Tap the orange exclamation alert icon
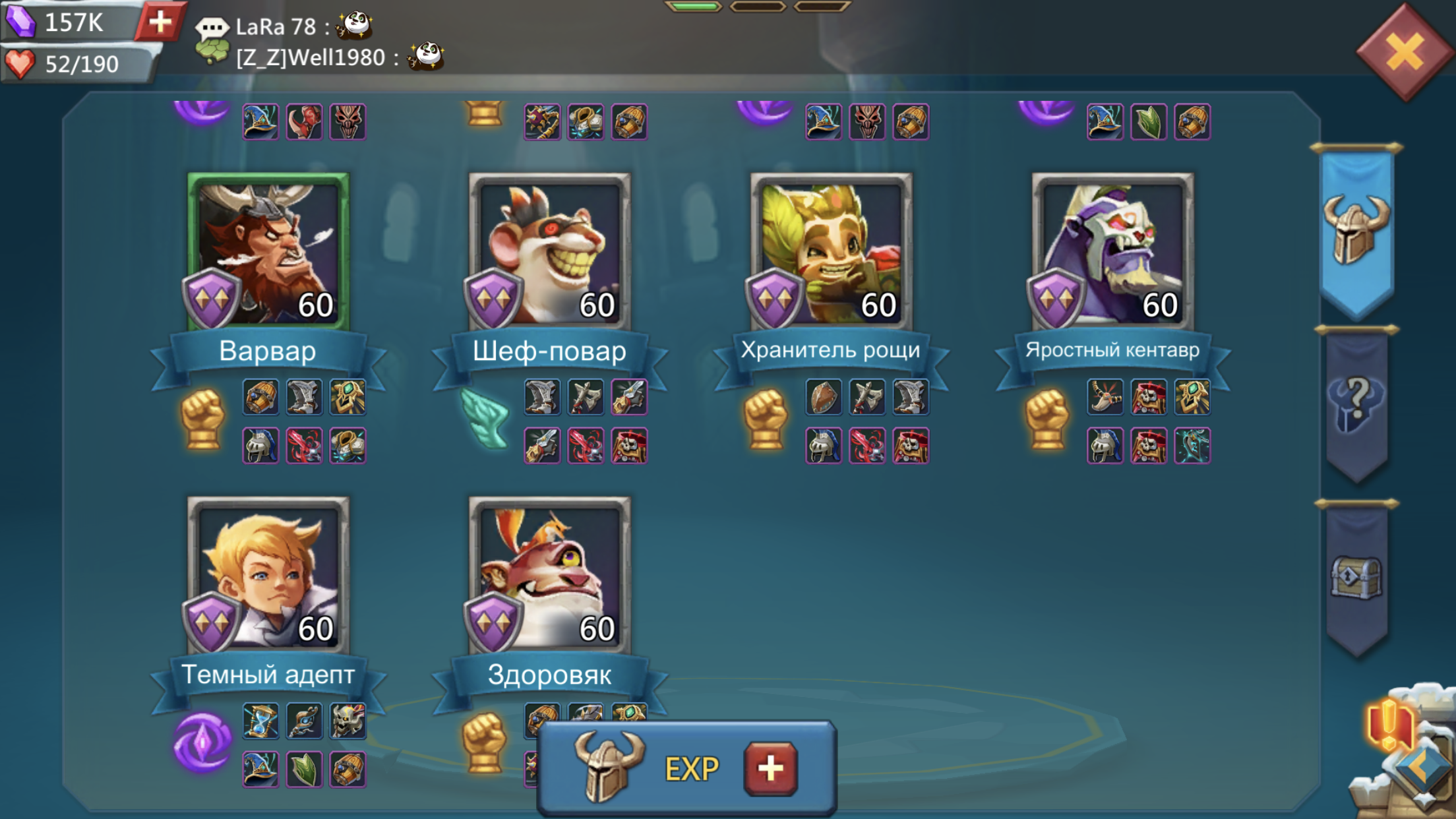The width and height of the screenshot is (1456, 819). [1388, 725]
